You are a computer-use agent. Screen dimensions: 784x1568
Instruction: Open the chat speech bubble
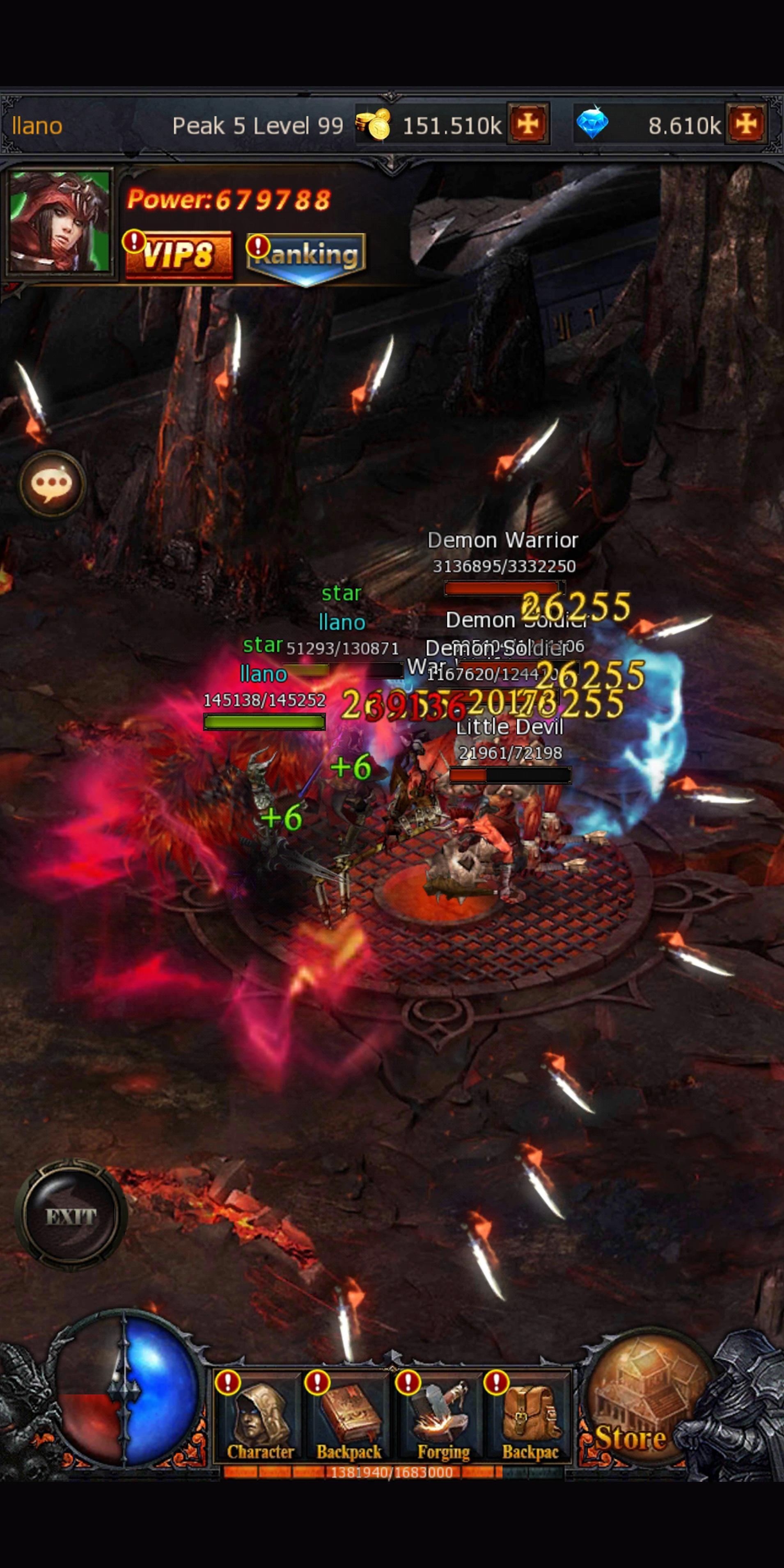[52, 484]
